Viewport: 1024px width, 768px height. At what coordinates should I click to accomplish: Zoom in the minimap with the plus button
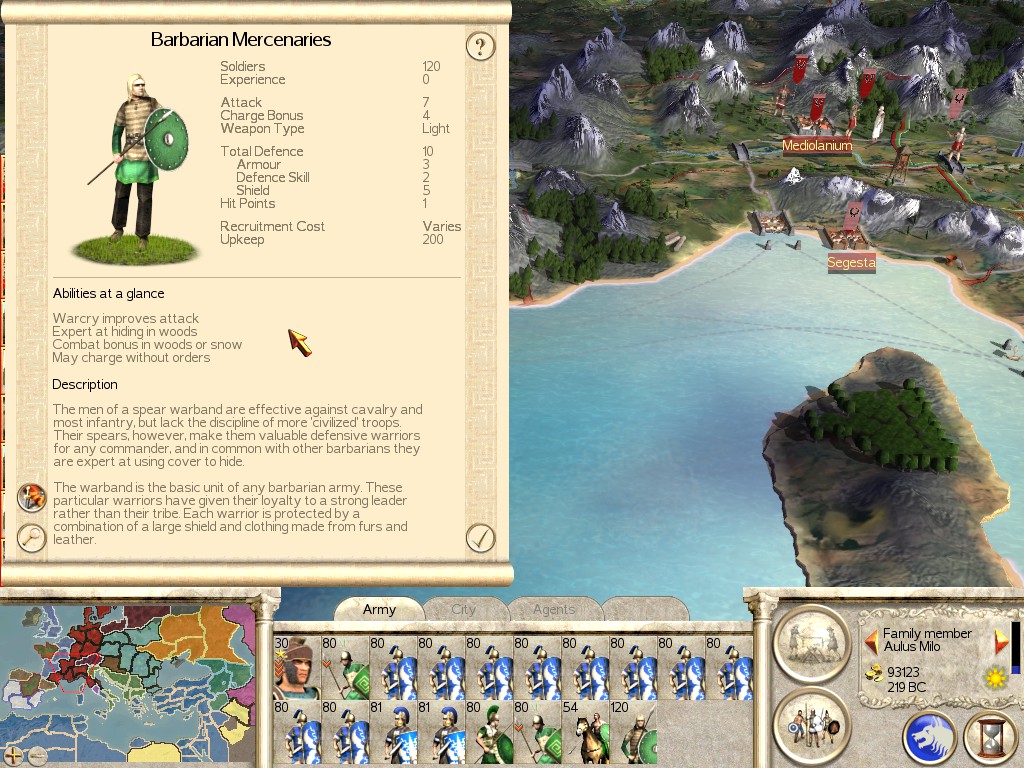tap(14, 755)
